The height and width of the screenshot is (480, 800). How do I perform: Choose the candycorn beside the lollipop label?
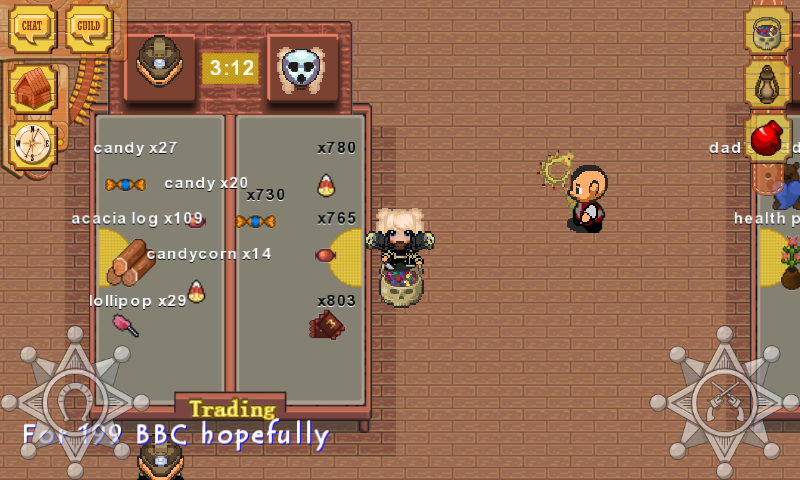pyautogui.click(x=196, y=291)
